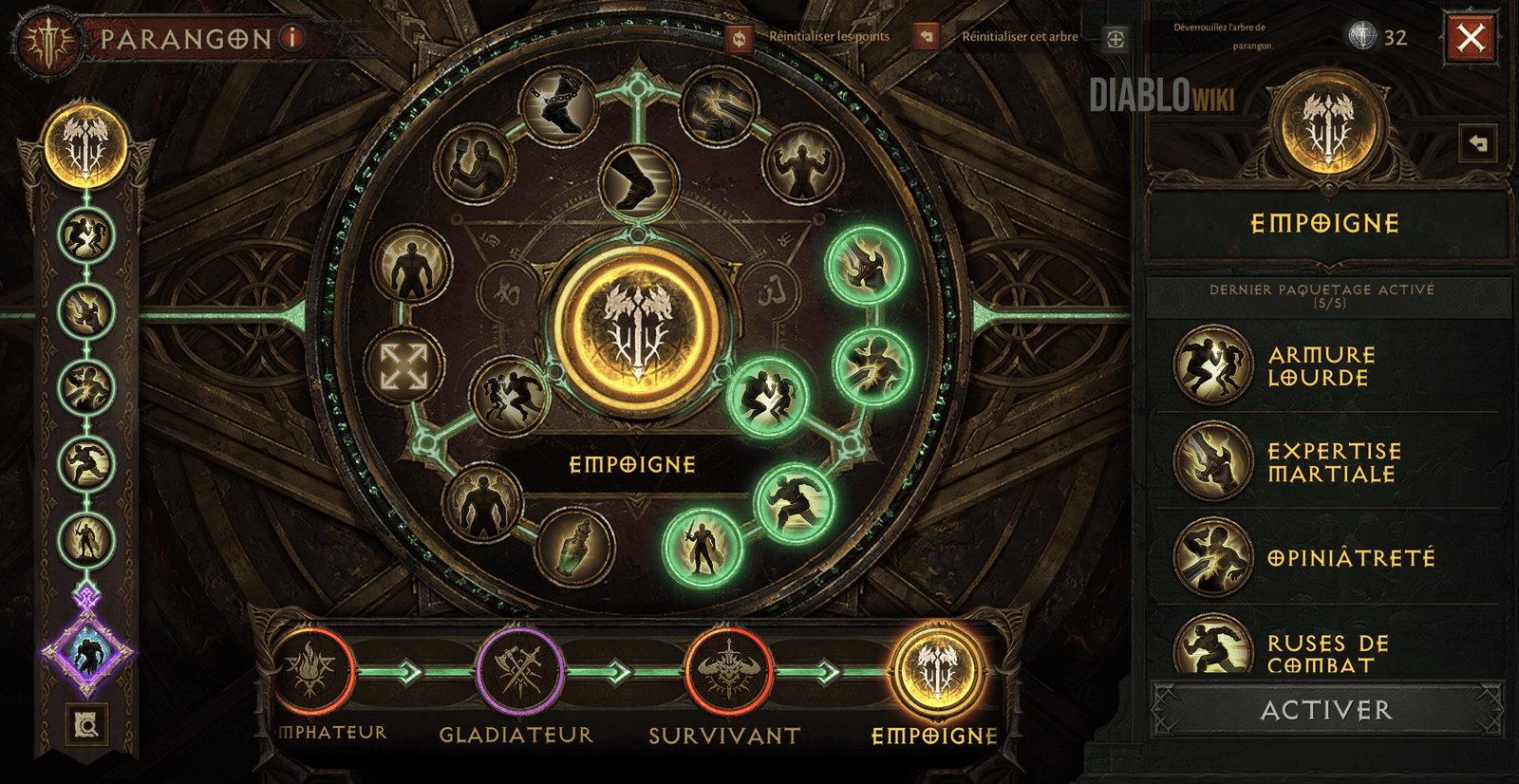This screenshot has width=1519, height=784.
Task: Select the potion bottle paragon node
Action: (574, 548)
